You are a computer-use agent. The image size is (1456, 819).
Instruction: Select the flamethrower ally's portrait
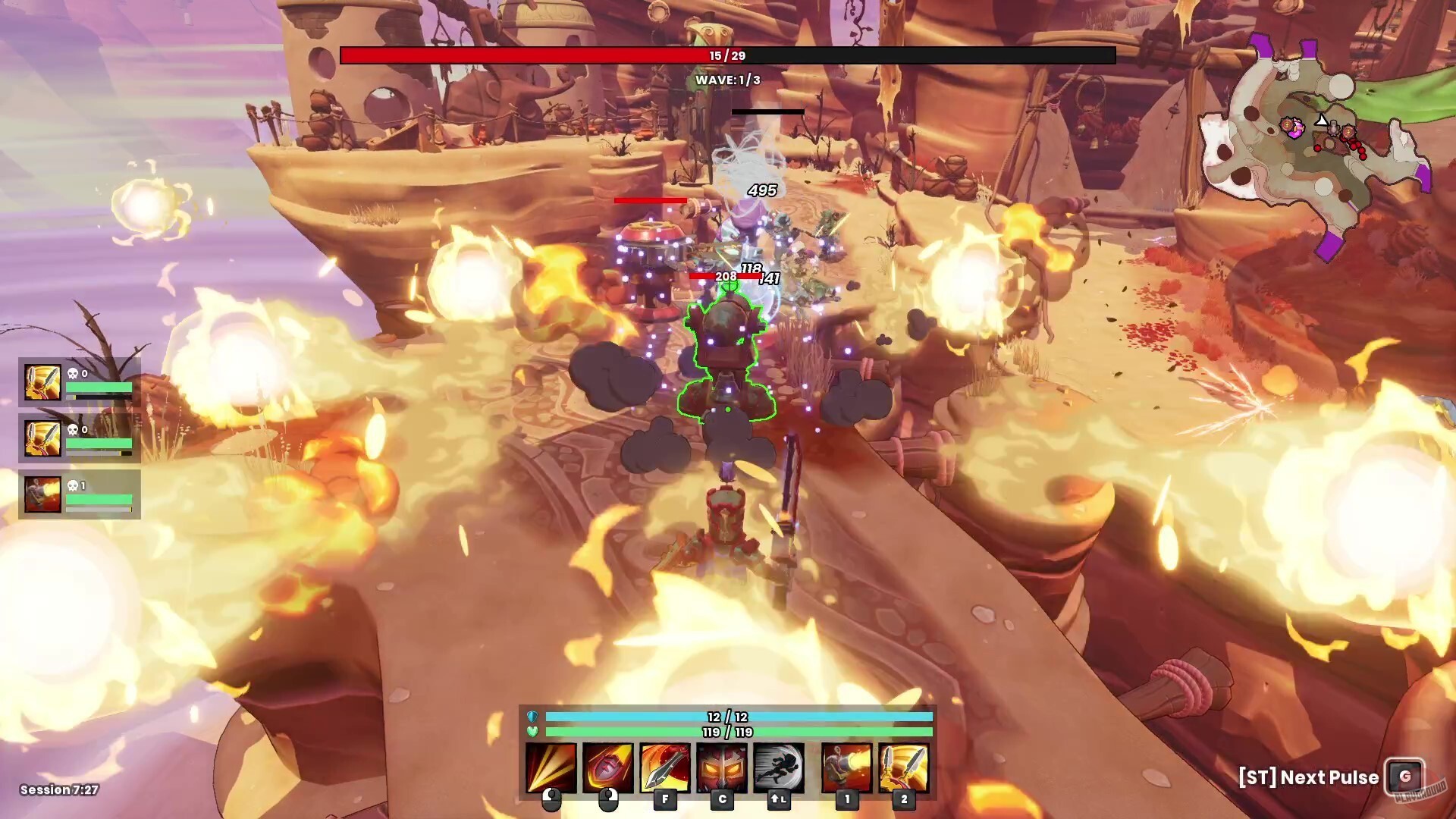tap(43, 495)
